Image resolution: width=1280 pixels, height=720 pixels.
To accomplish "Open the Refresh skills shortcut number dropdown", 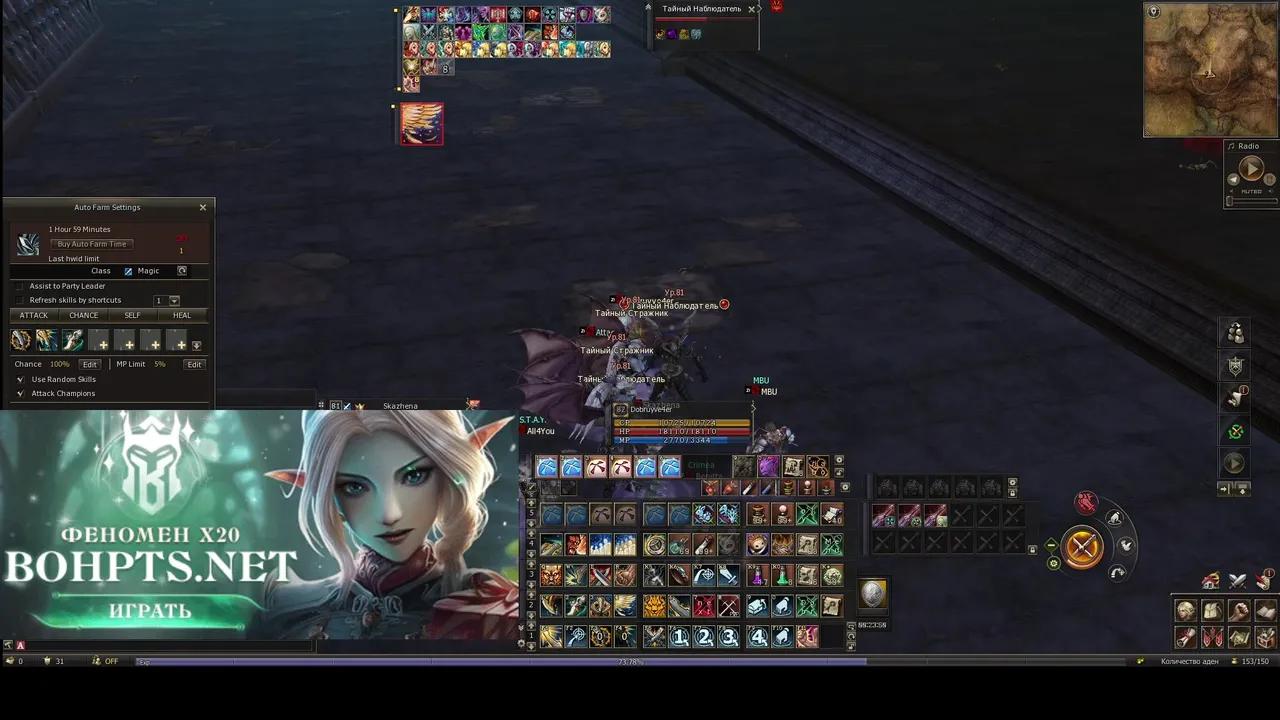I will coord(173,301).
